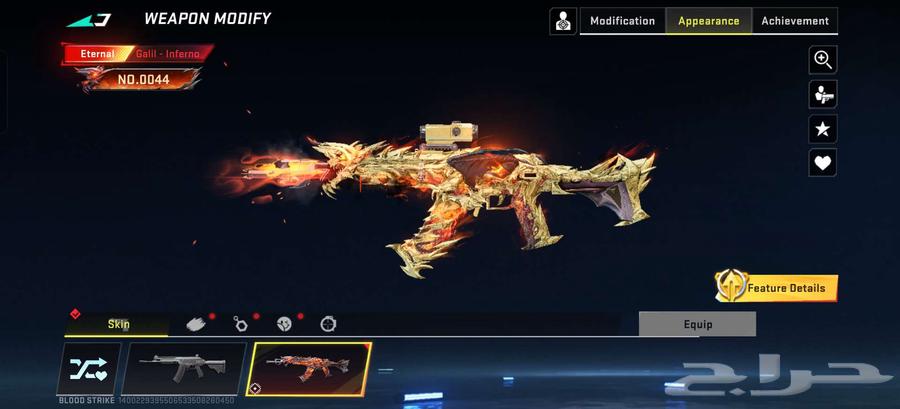Zoom in with the magnifier icon

tap(822, 60)
